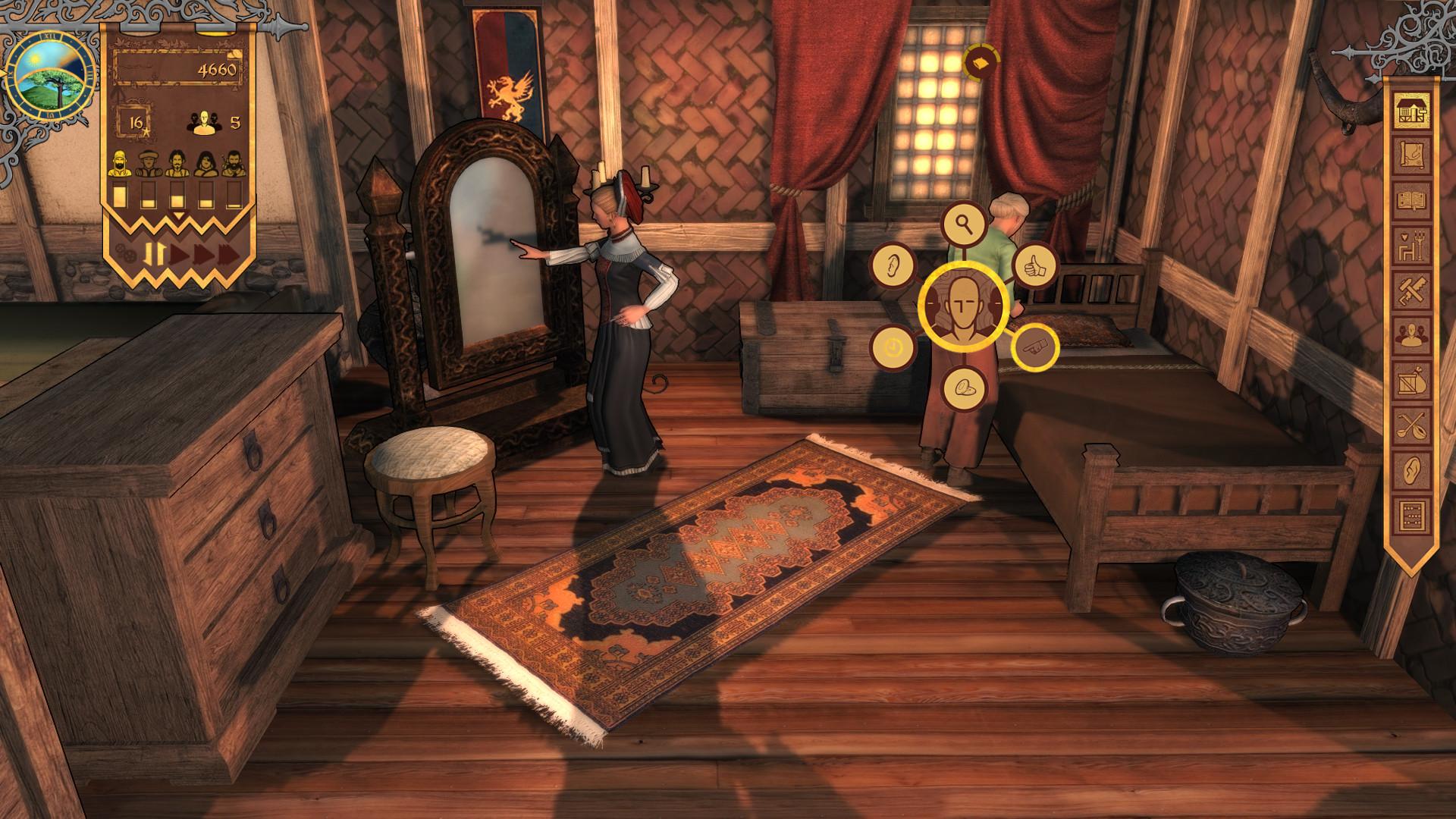This screenshot has height=819, width=1456.
Task: Open the map icon in the sidebar
Action: pyautogui.click(x=1412, y=155)
